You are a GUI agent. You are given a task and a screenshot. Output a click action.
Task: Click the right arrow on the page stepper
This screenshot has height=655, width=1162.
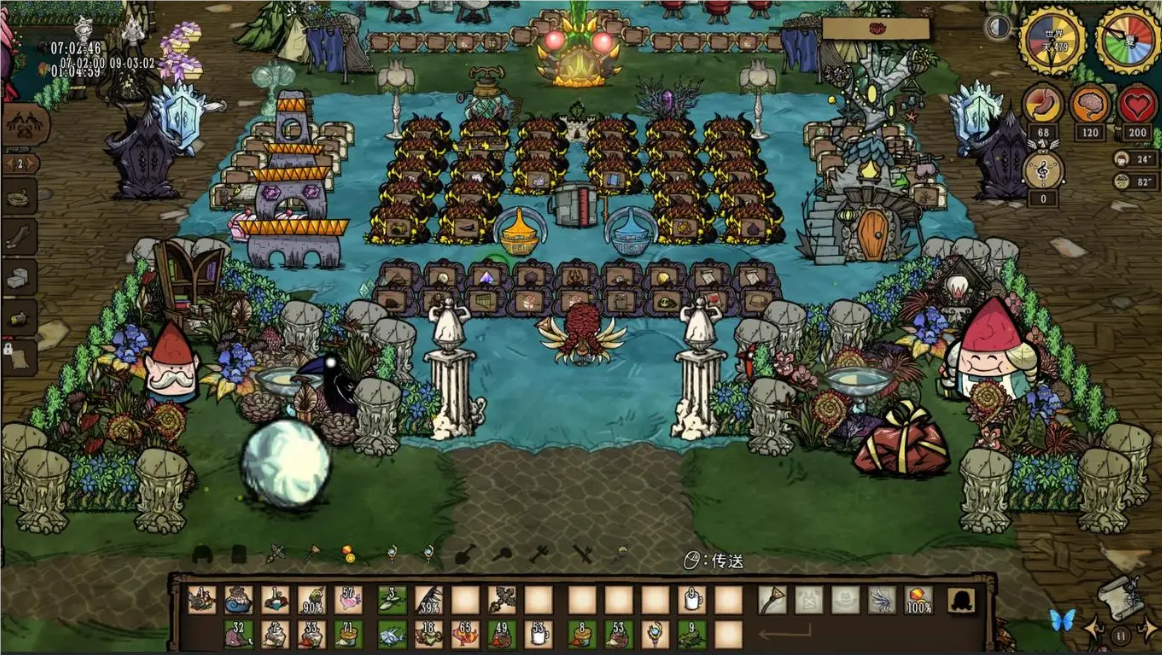tap(35, 163)
